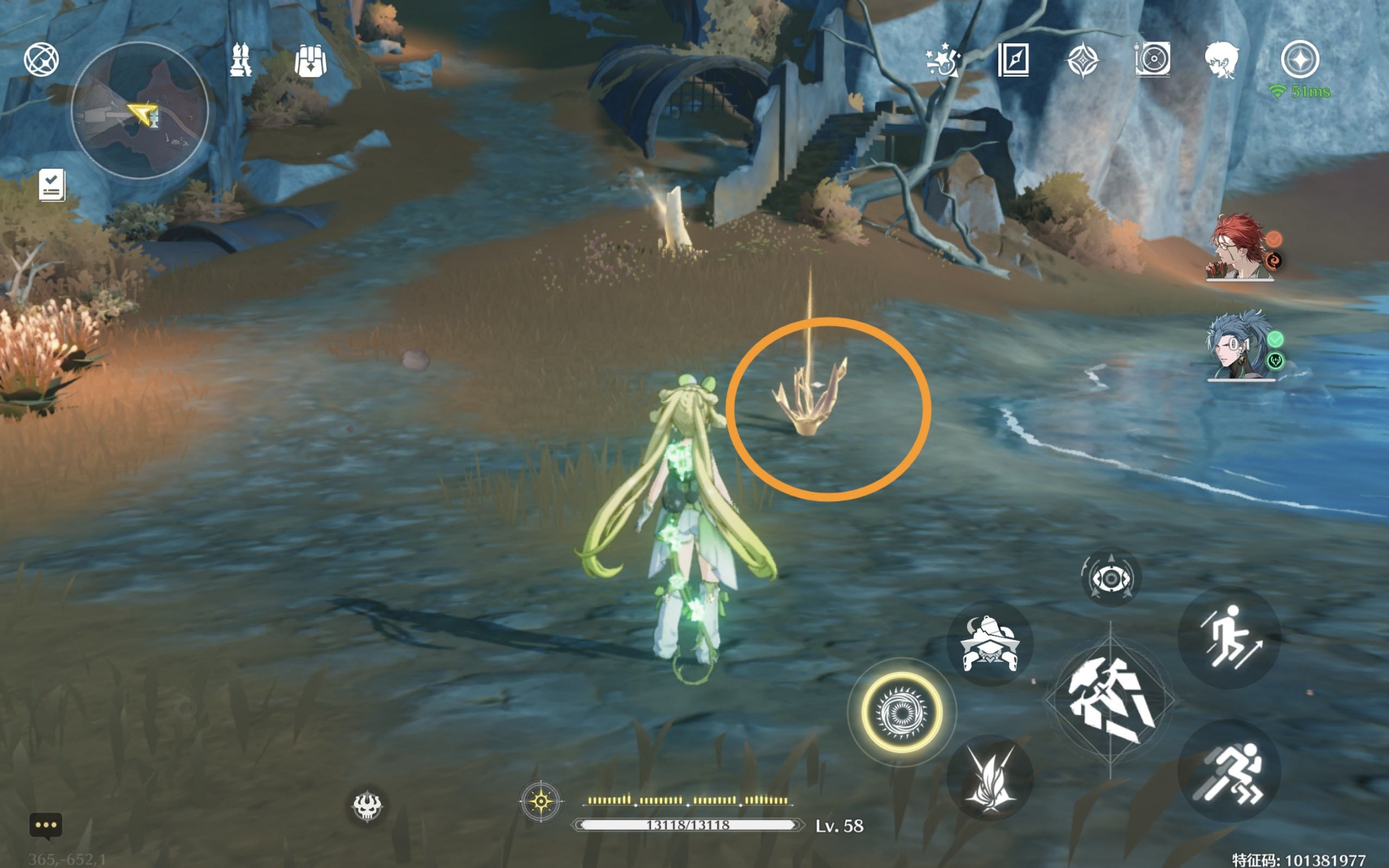
Task: Switch to the red-haired party character
Action: 1240,247
